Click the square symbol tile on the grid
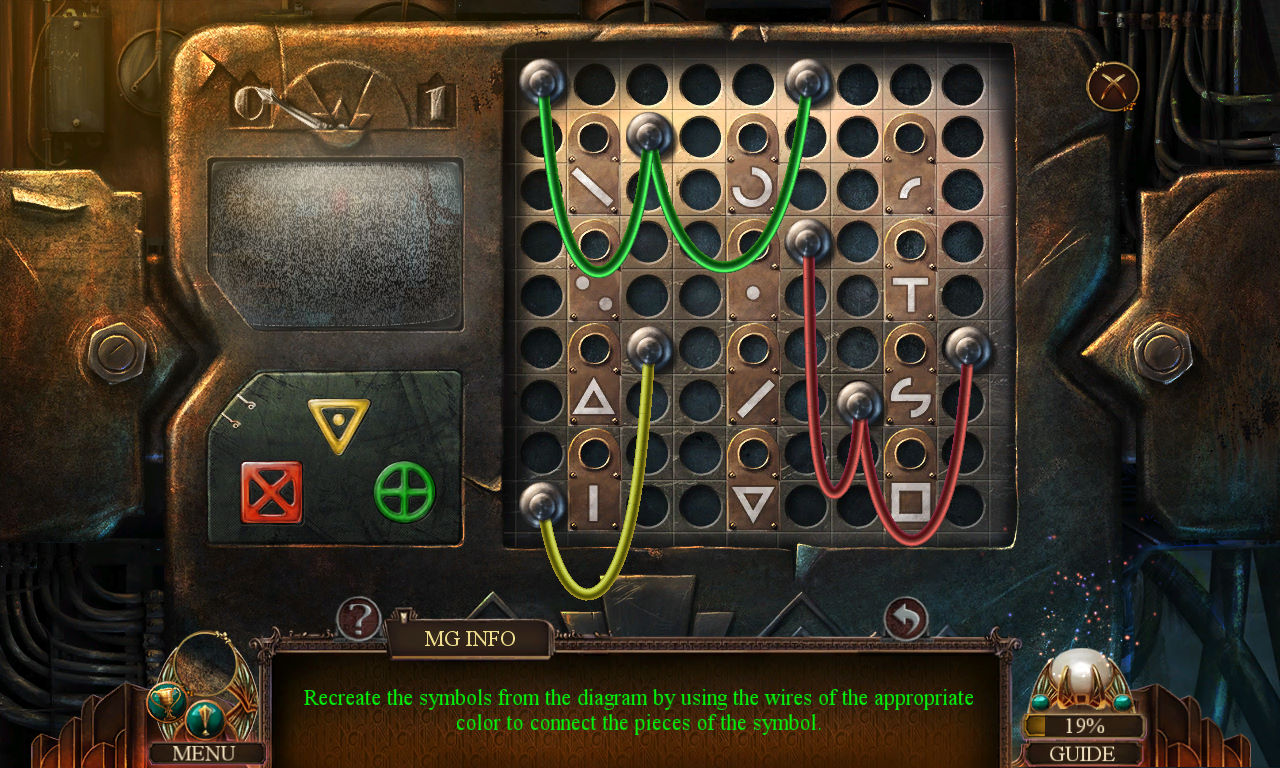 pos(910,500)
